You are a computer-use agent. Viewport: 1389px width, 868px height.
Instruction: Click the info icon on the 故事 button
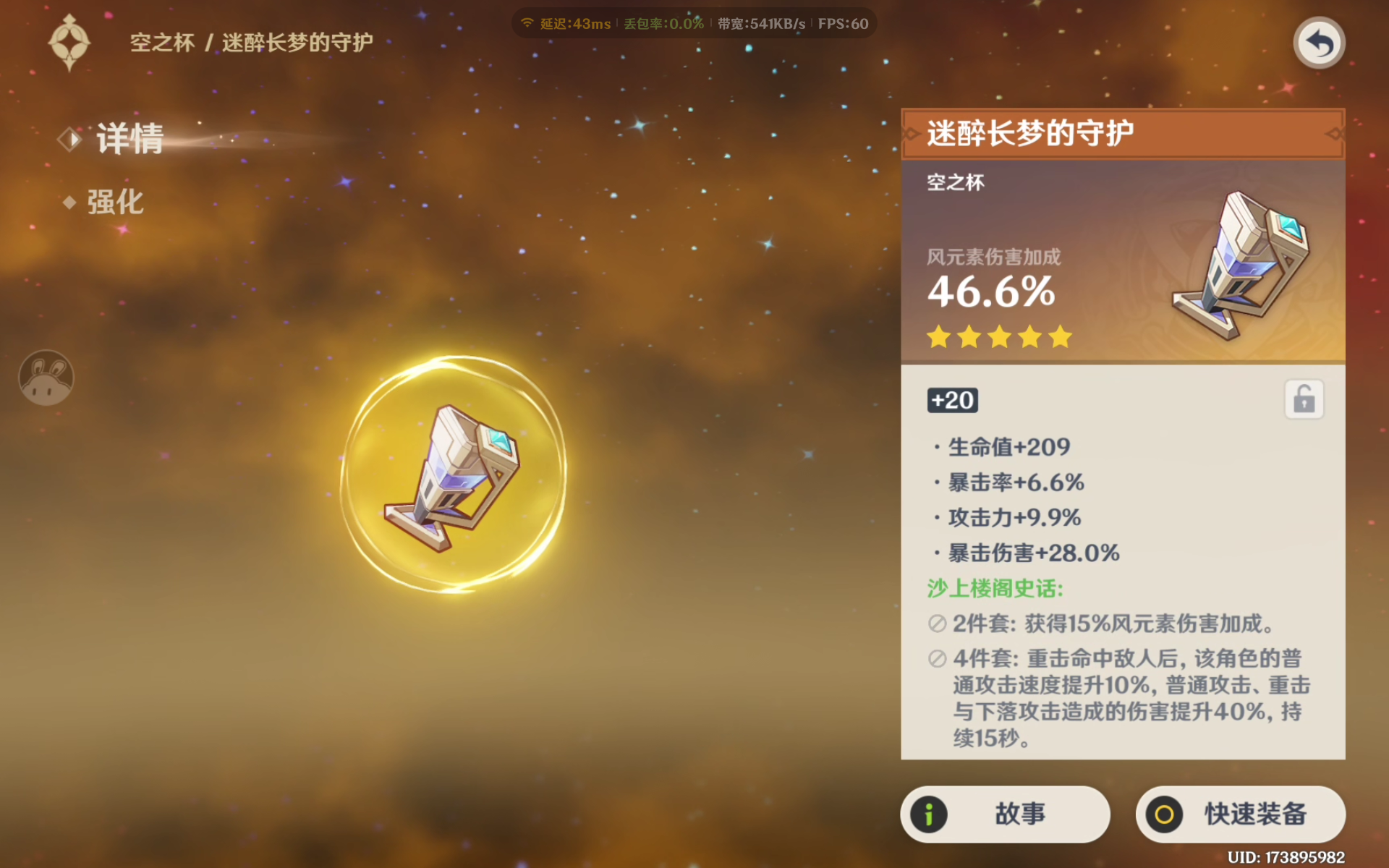click(x=928, y=814)
